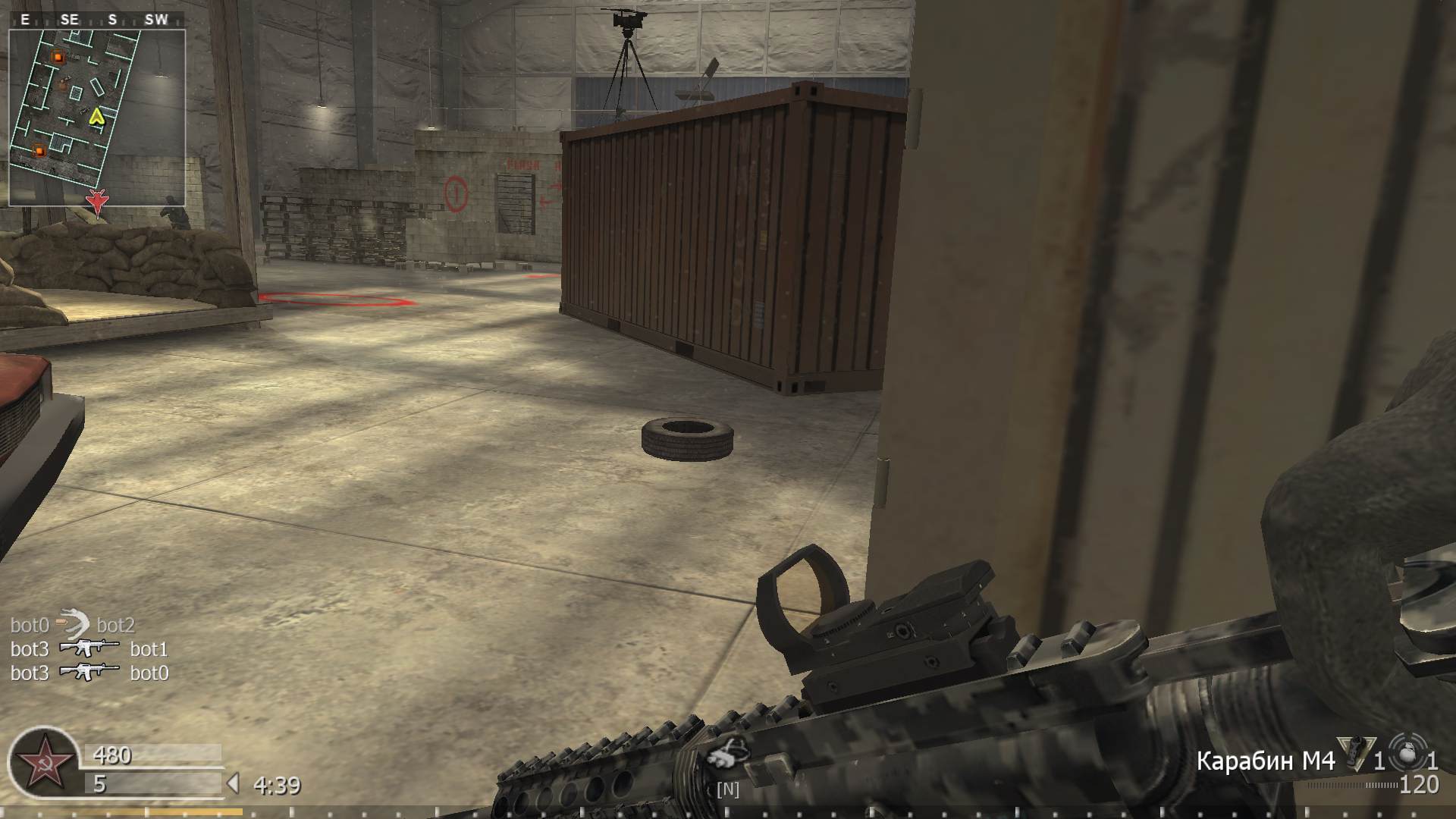Click the E compass label to expand heading view
This screenshot has height=819, width=1456.
pyautogui.click(x=24, y=20)
